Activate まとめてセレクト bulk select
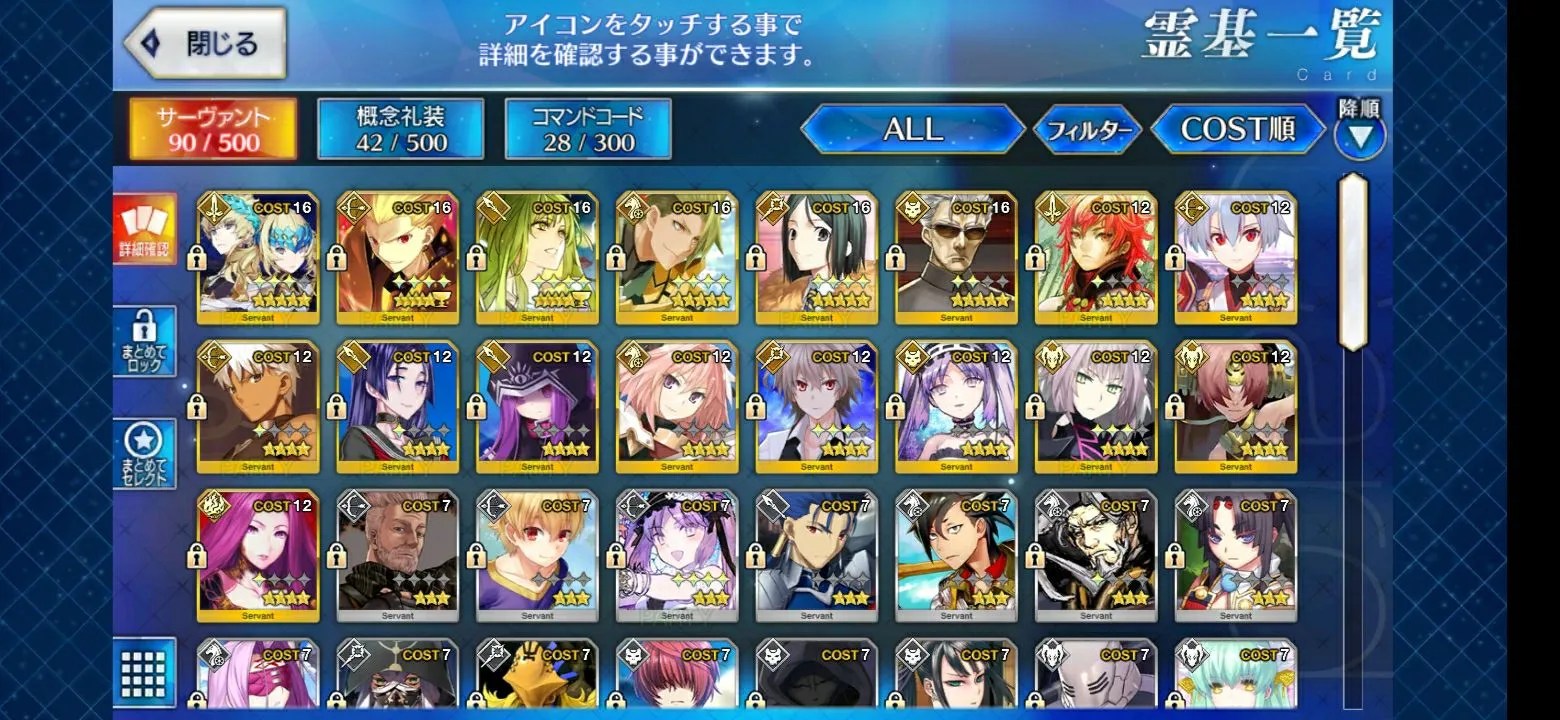The image size is (1560, 720). coord(145,454)
